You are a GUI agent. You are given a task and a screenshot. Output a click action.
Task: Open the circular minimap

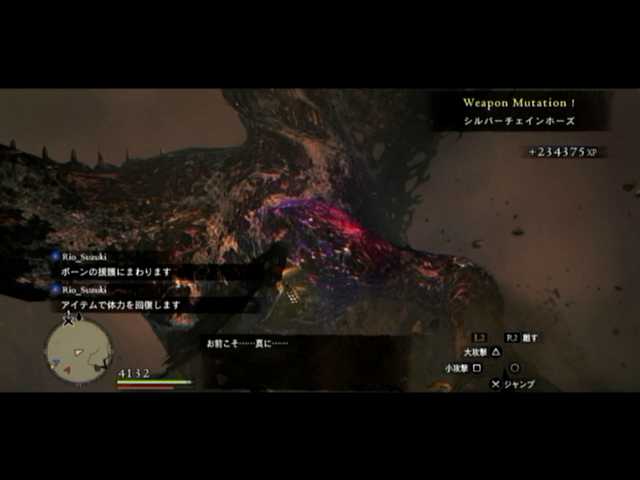click(79, 350)
